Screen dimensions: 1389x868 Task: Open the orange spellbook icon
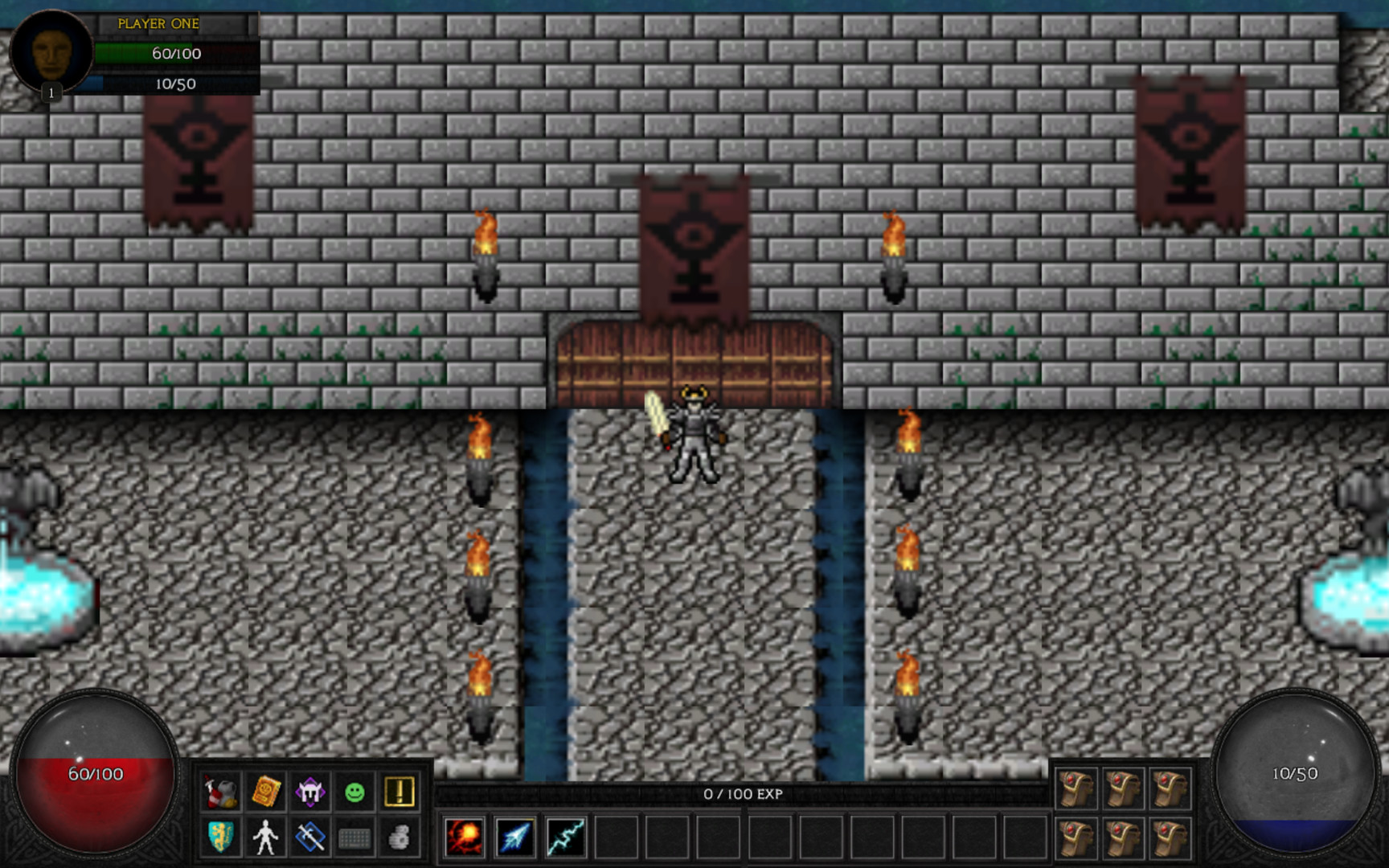[x=268, y=791]
